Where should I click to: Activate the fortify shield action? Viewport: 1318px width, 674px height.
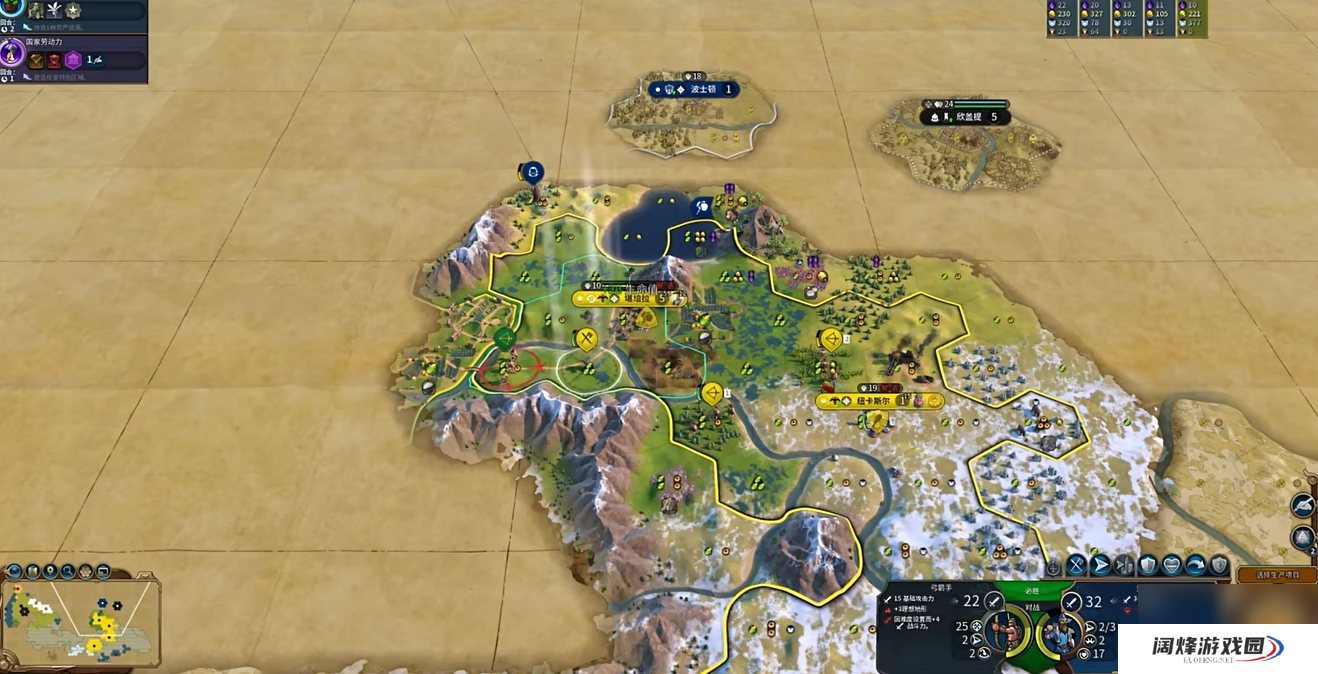[x=1147, y=565]
